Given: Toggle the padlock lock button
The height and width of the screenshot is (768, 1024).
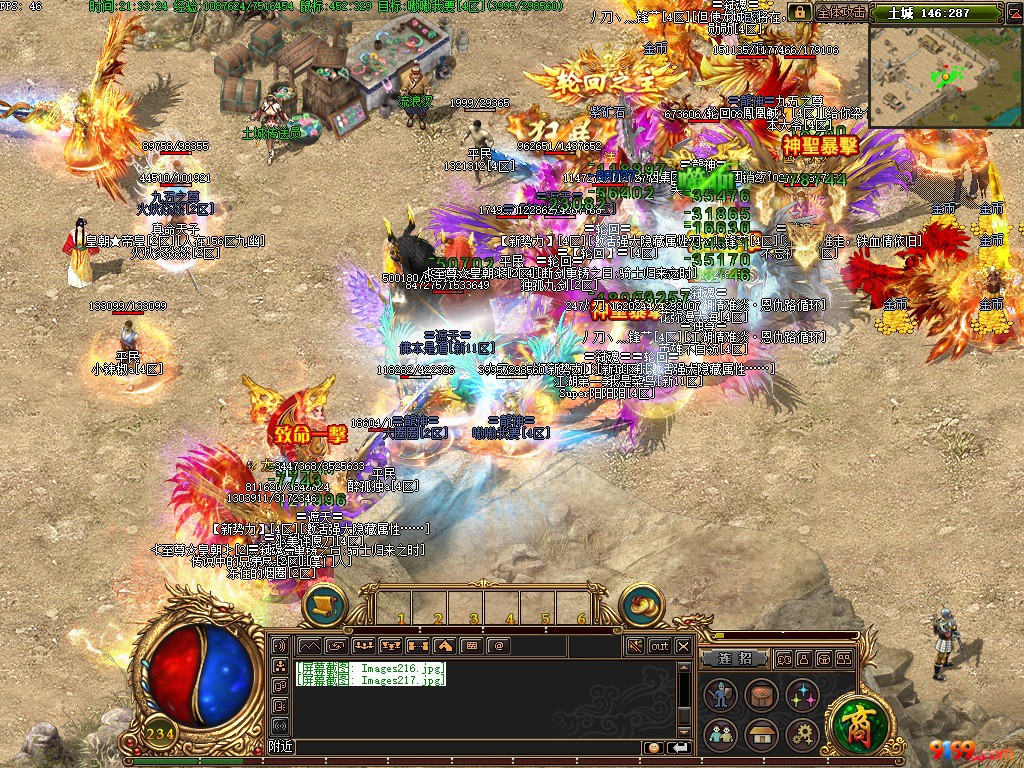Looking at the screenshot, I should pos(799,12).
